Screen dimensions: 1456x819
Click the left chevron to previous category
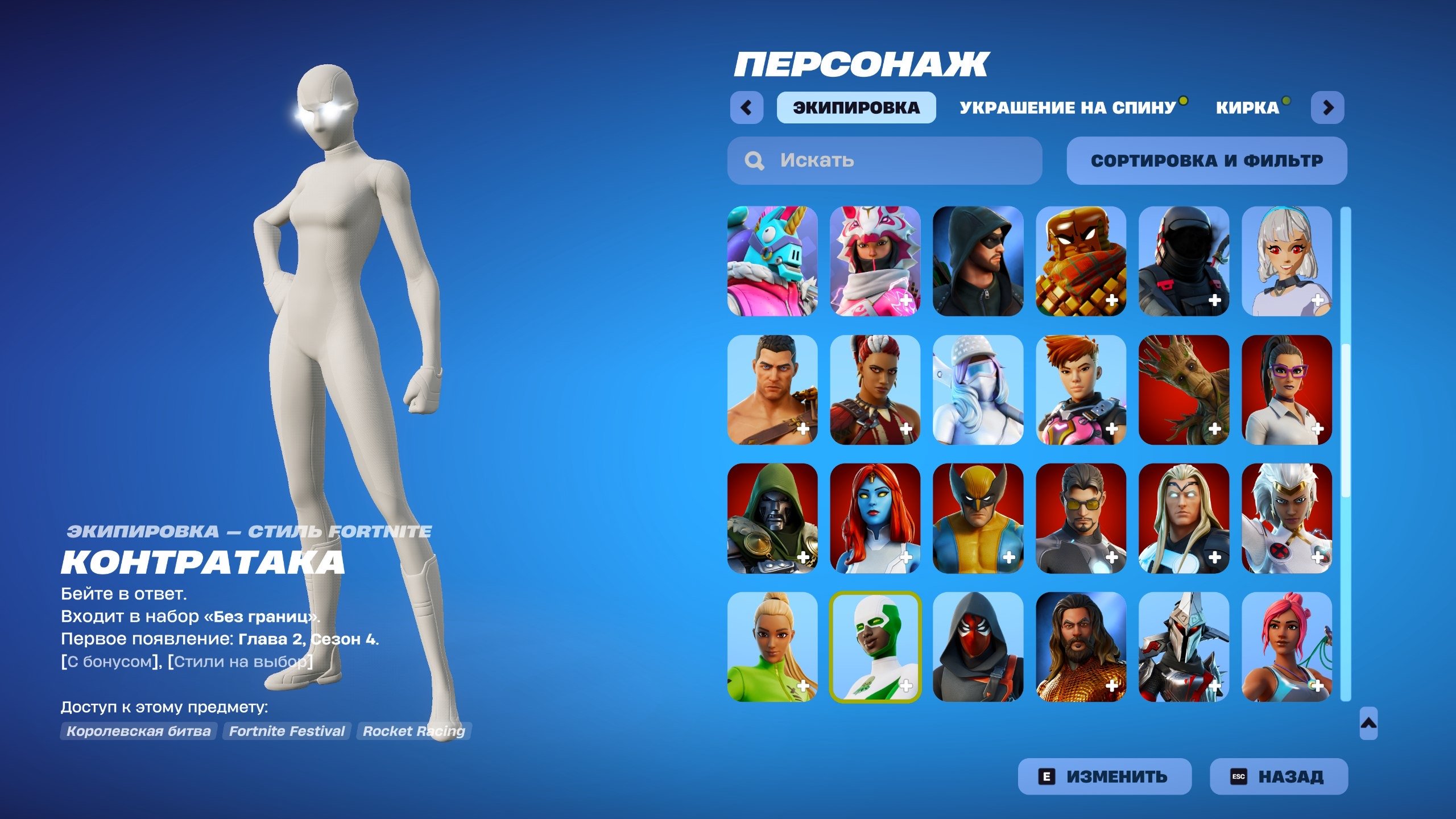pyautogui.click(x=748, y=106)
